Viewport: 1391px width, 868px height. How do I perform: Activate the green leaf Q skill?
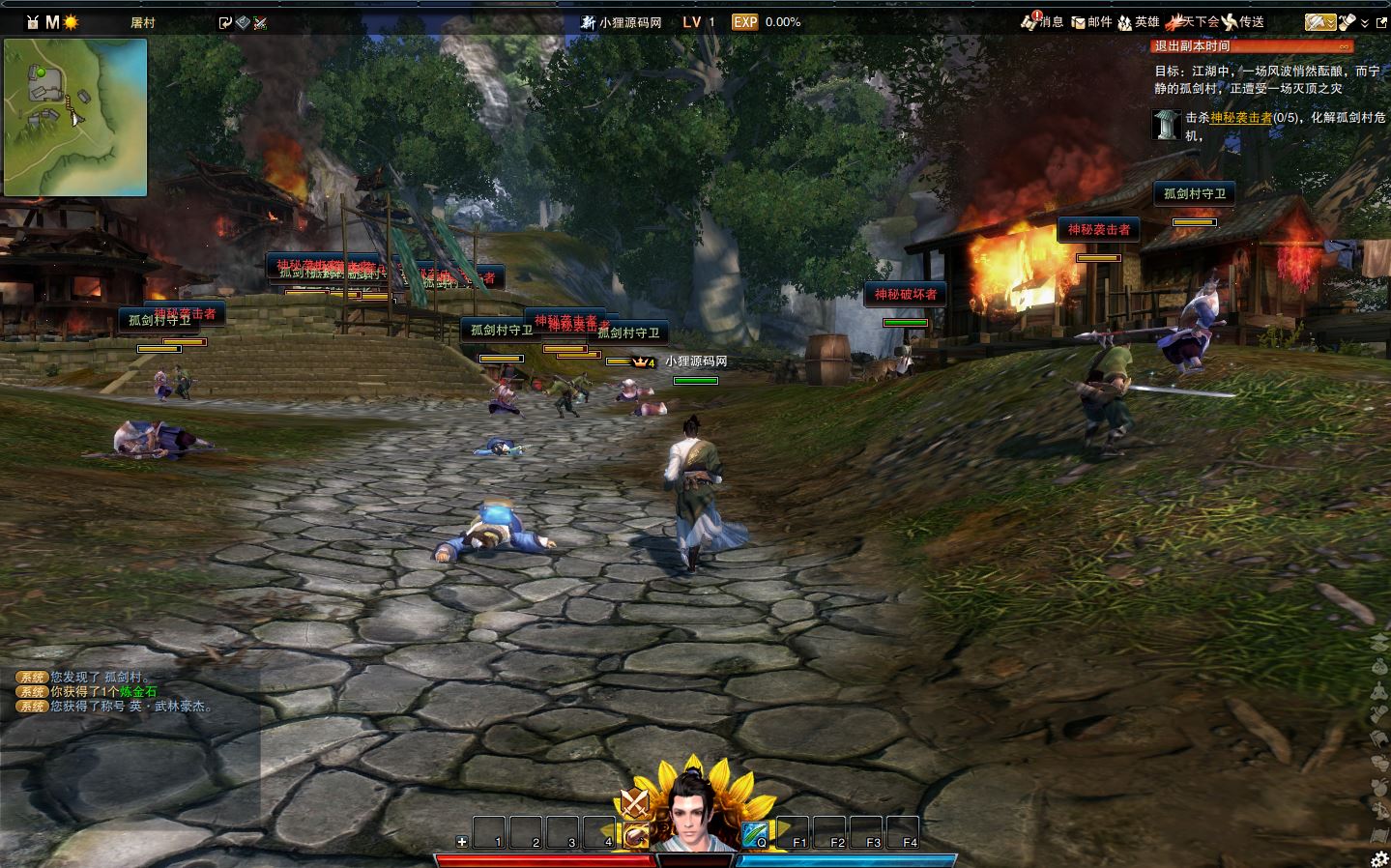coord(755,833)
